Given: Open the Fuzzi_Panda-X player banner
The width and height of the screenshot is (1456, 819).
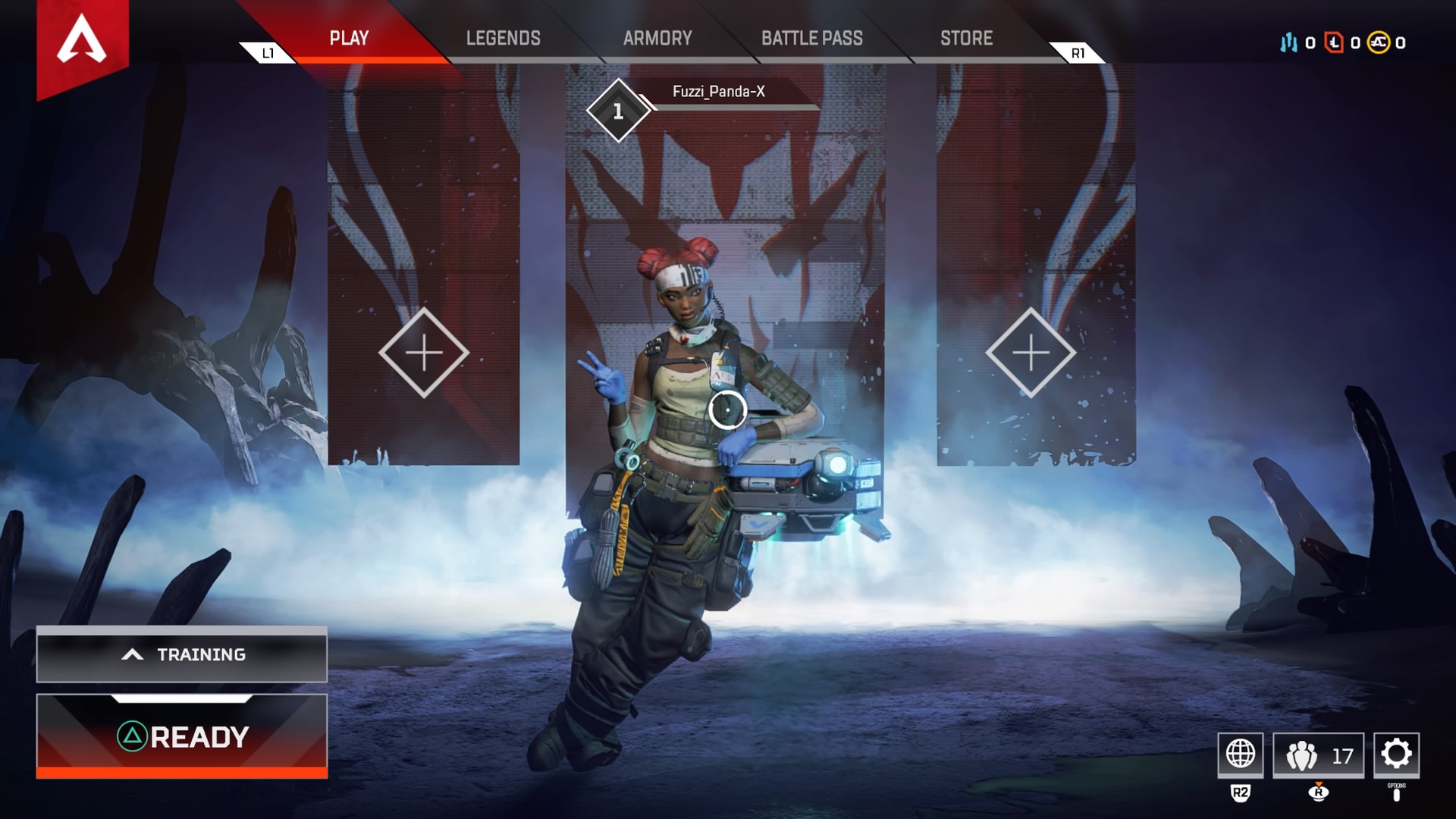Looking at the screenshot, I should (x=719, y=92).
